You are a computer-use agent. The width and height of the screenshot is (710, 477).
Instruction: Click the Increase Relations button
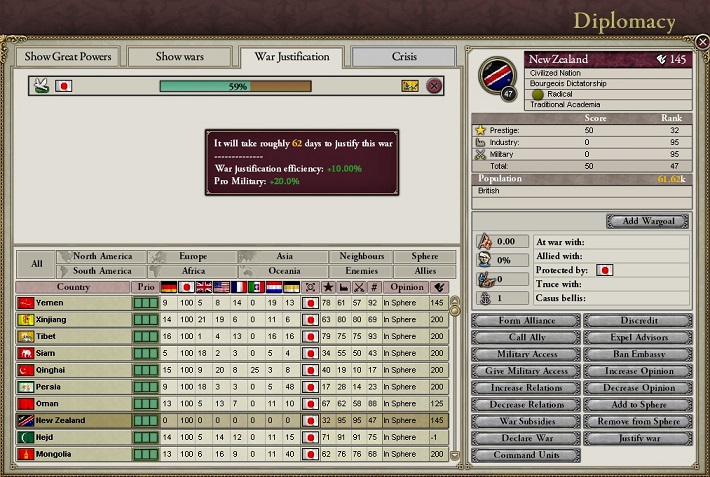pyautogui.click(x=524, y=387)
